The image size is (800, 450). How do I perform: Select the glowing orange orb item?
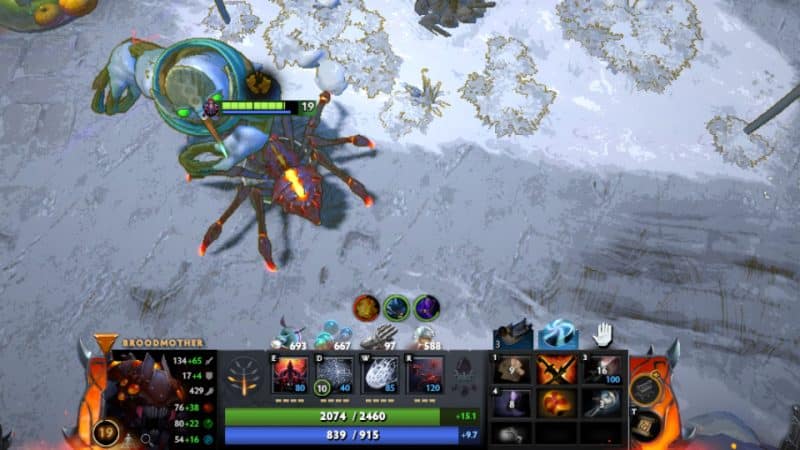coord(557,402)
